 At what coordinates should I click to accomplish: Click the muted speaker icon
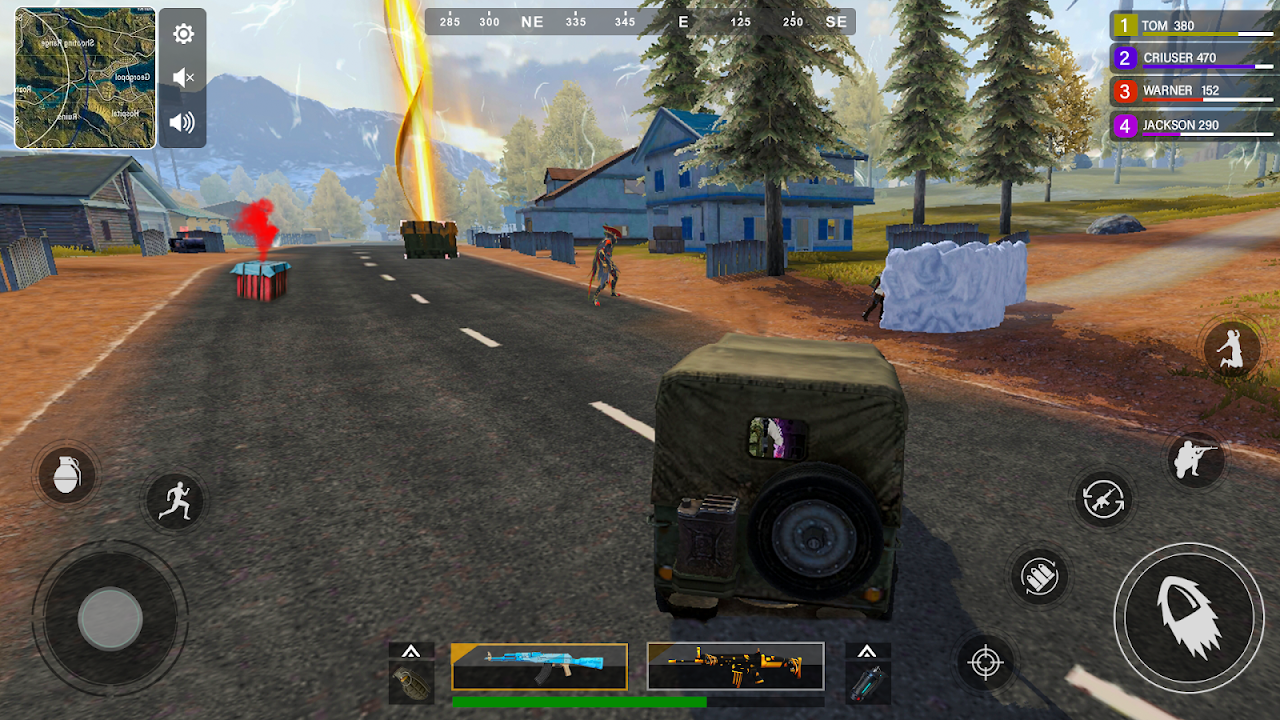click(183, 77)
